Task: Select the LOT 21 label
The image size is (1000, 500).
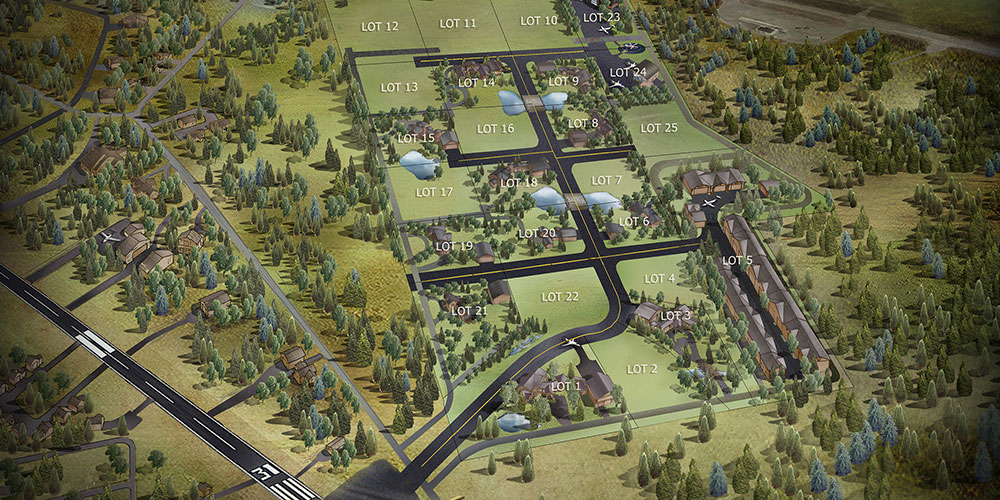Action: click(469, 311)
